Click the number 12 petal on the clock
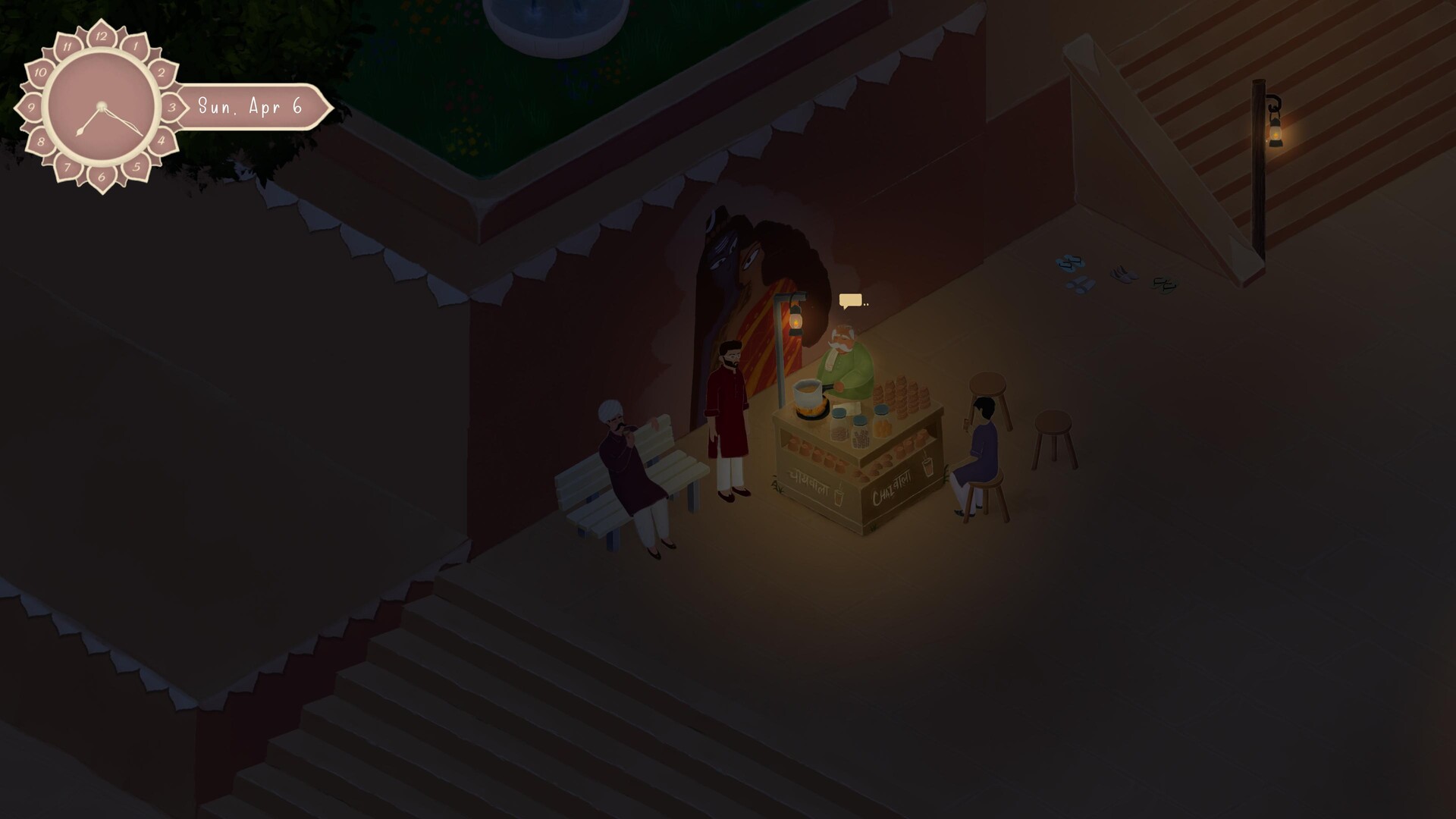Viewport: 1456px width, 819px height. coord(100,36)
